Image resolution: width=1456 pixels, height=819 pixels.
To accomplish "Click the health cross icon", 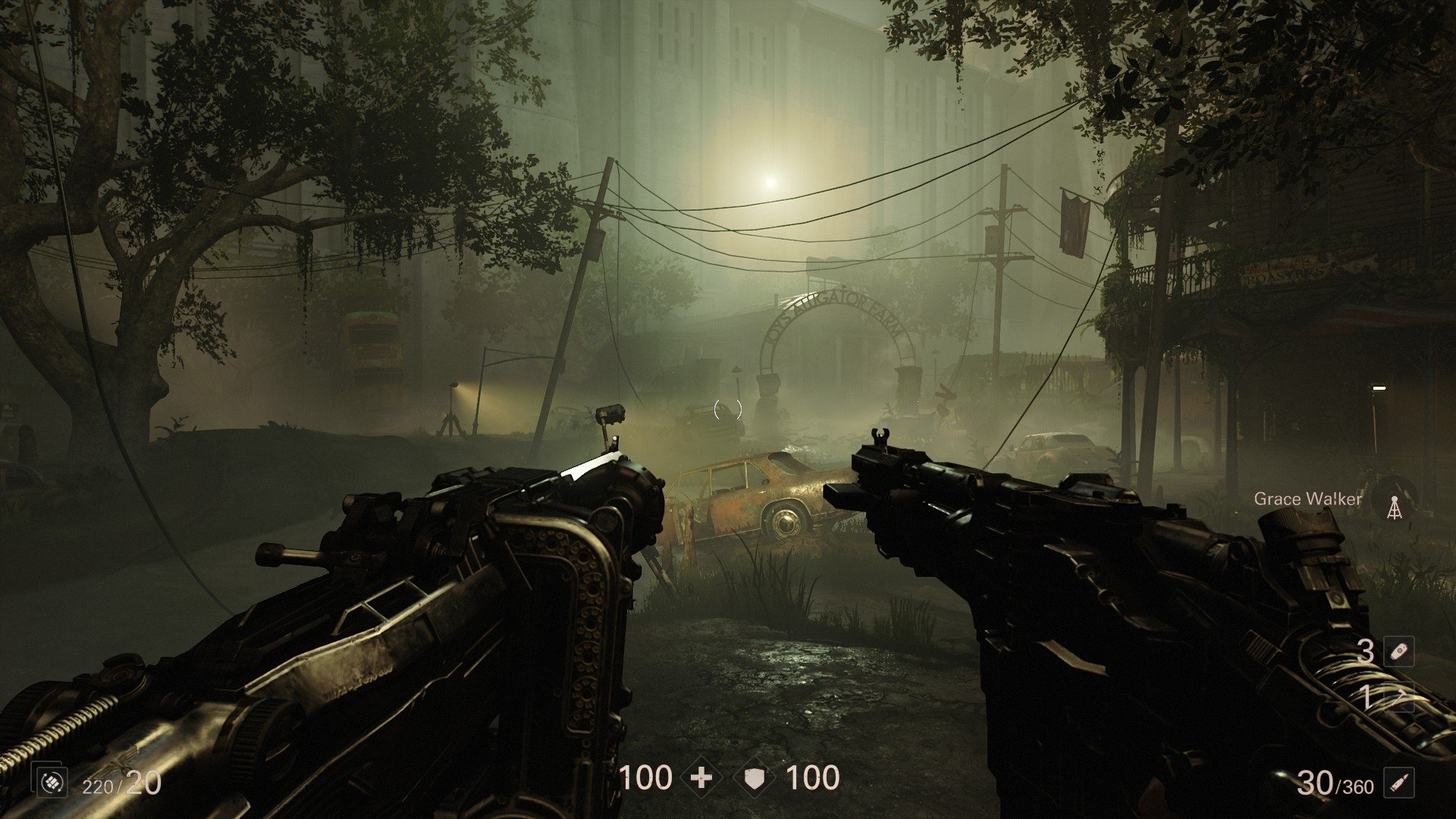I will tap(701, 777).
